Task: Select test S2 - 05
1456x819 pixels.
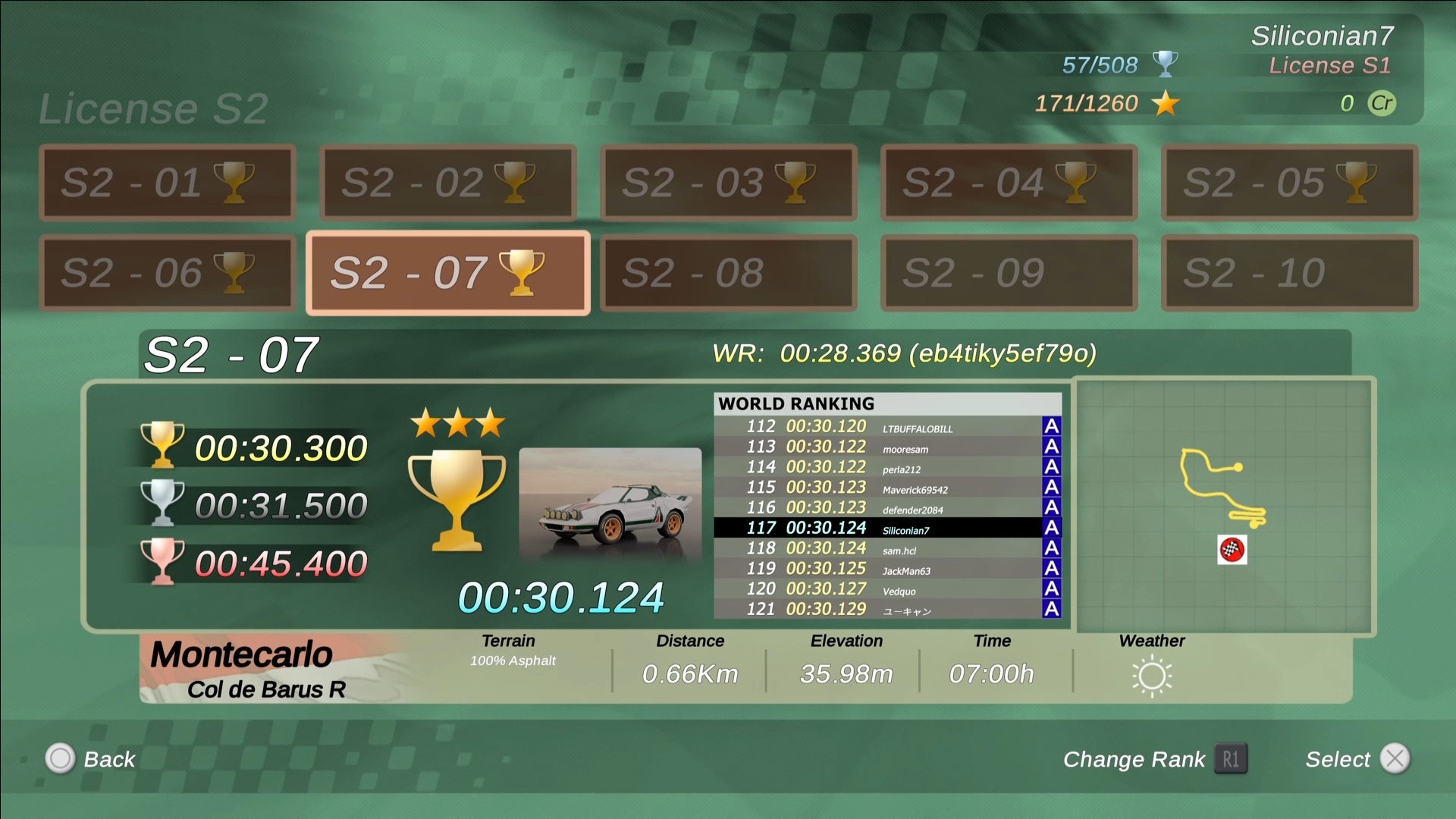Action: pyautogui.click(x=1289, y=183)
